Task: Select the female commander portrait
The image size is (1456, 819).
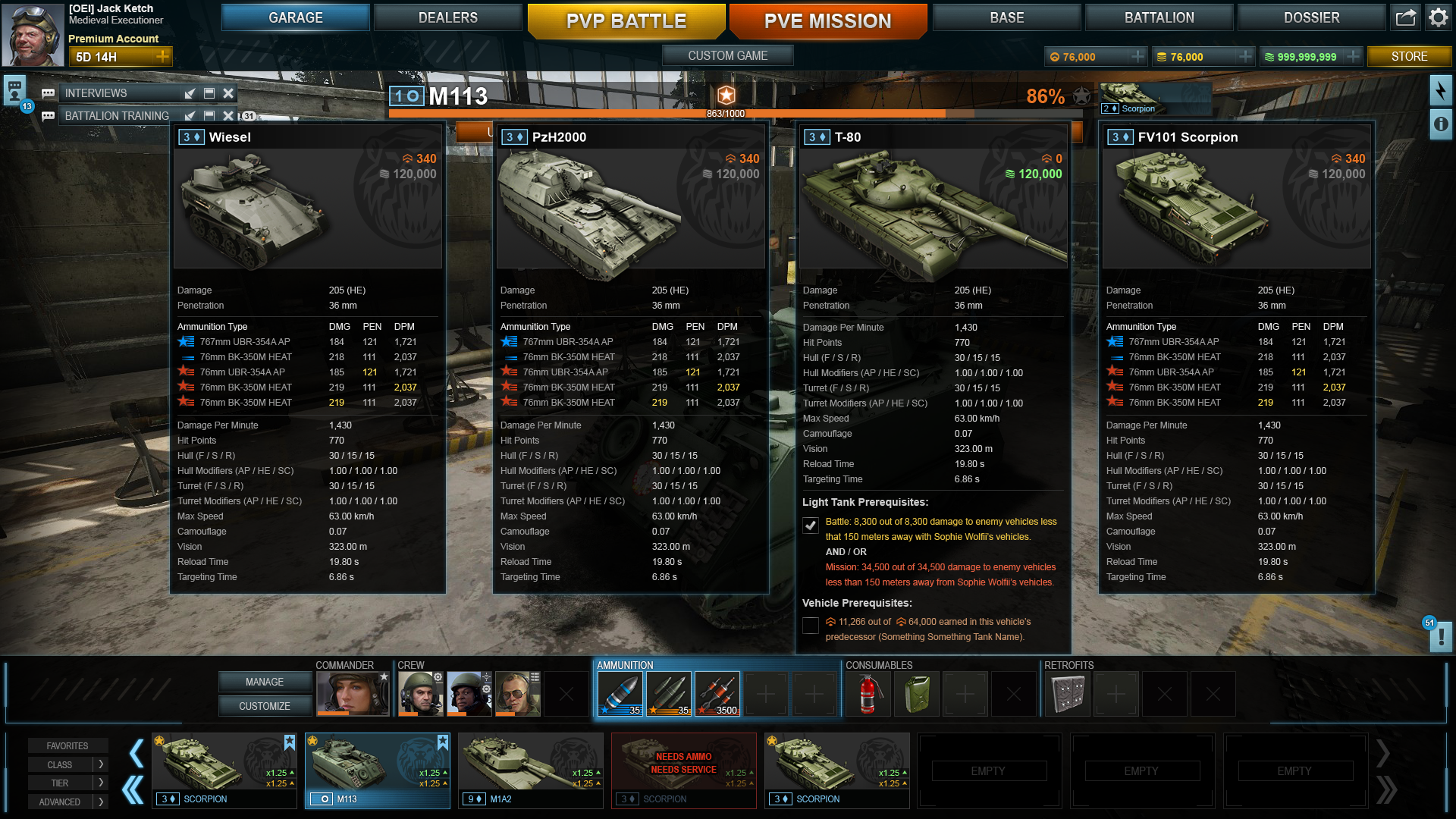Action: (x=353, y=693)
